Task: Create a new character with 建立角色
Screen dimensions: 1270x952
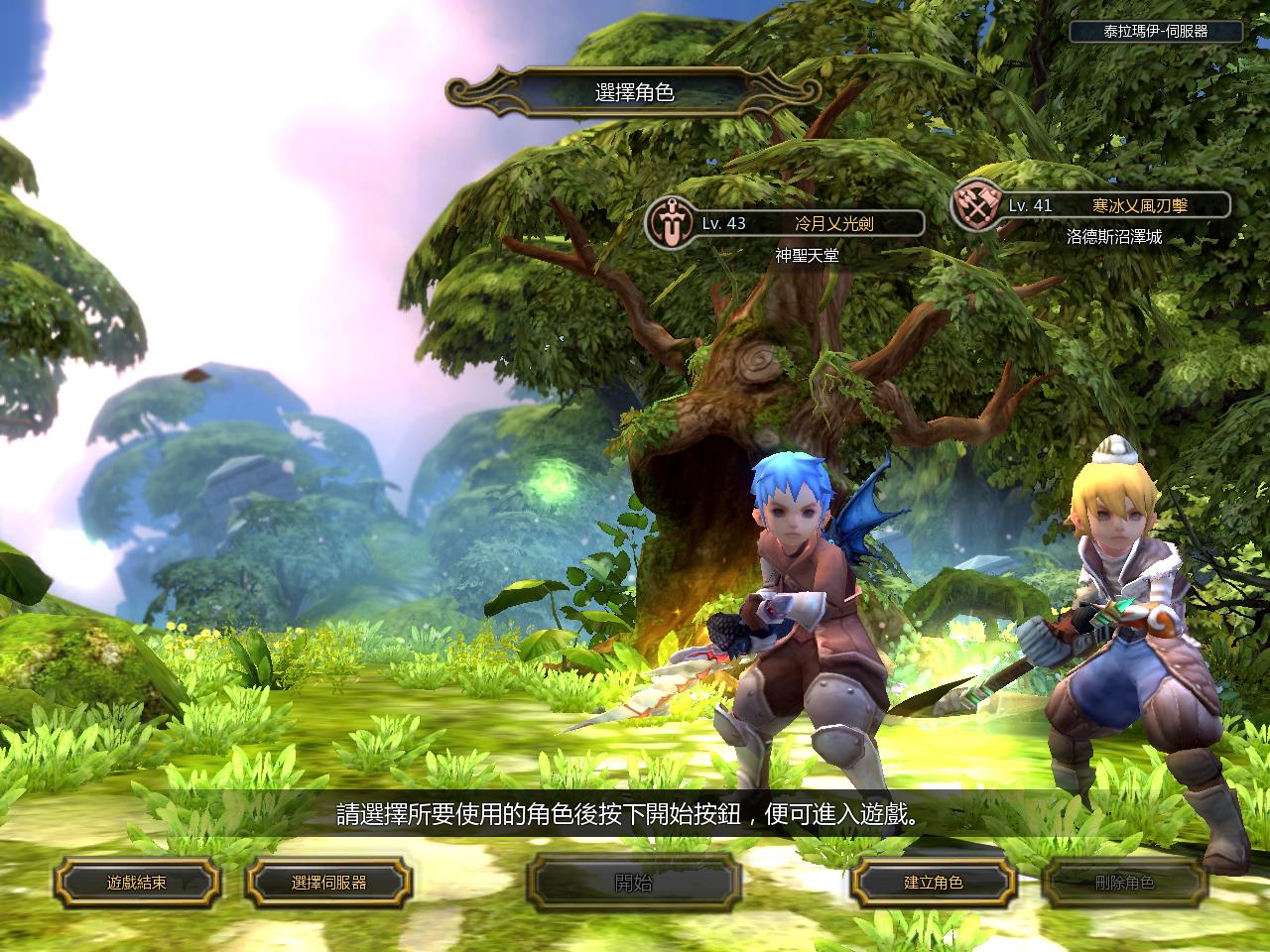Action: [x=933, y=882]
